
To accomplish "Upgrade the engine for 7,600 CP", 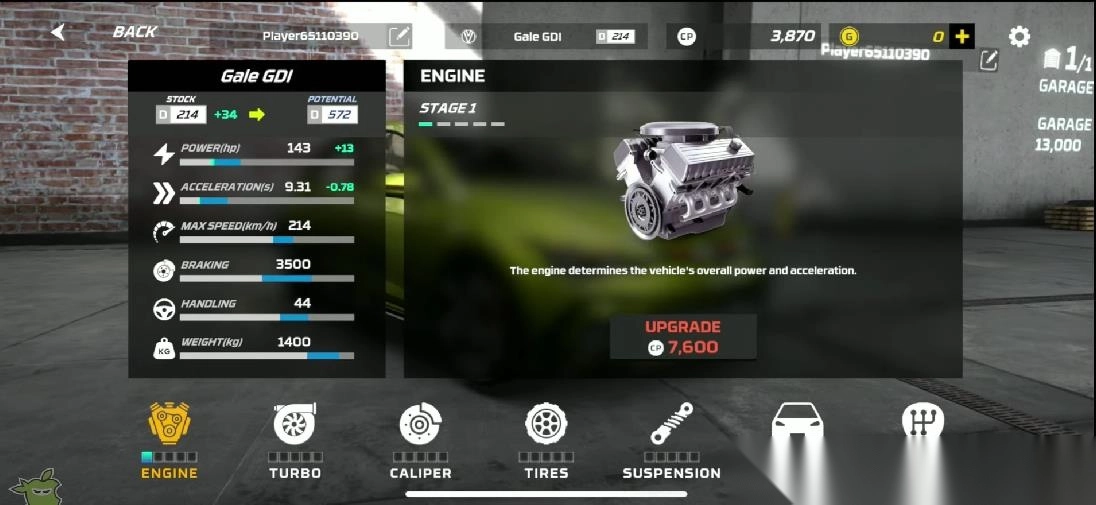I will point(683,337).
